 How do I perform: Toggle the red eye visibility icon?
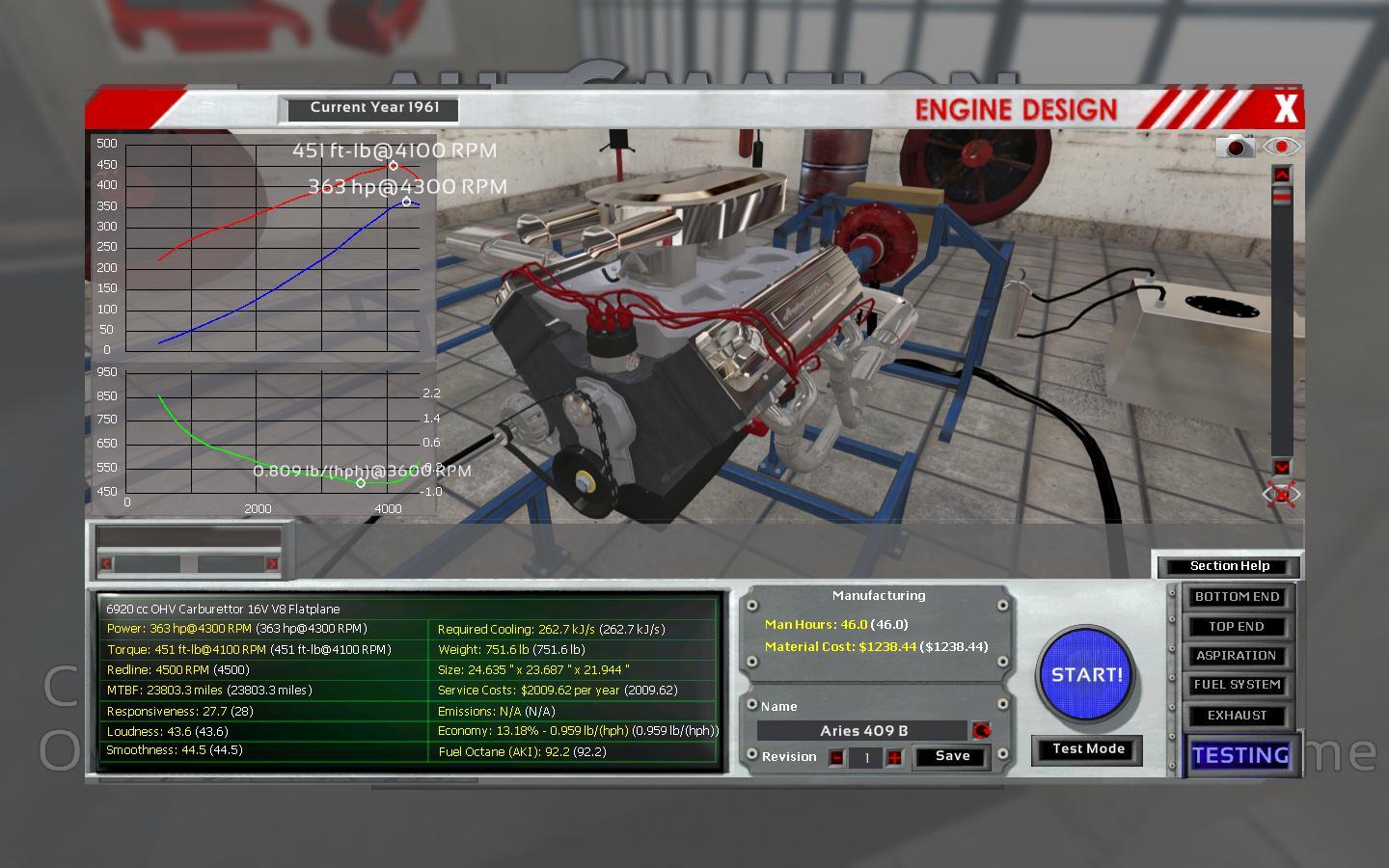point(1281,147)
